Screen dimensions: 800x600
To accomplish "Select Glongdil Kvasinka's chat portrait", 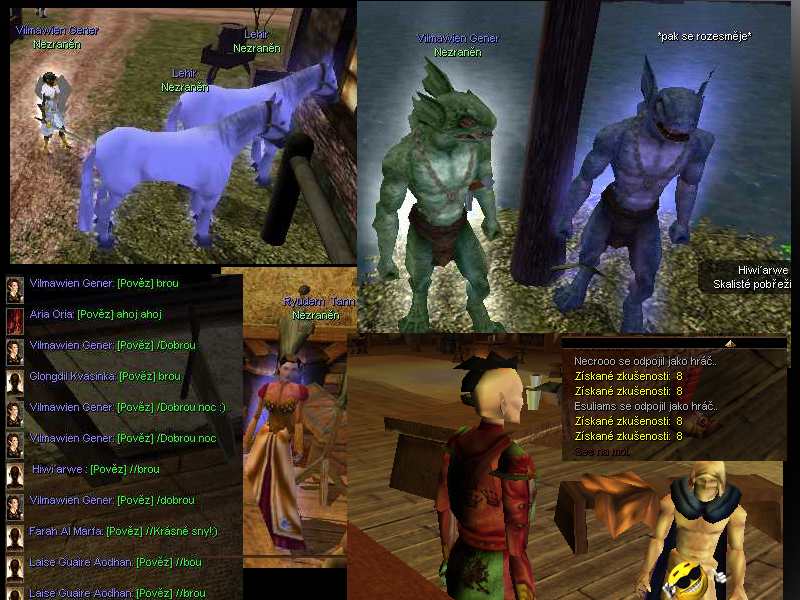I will (15, 383).
